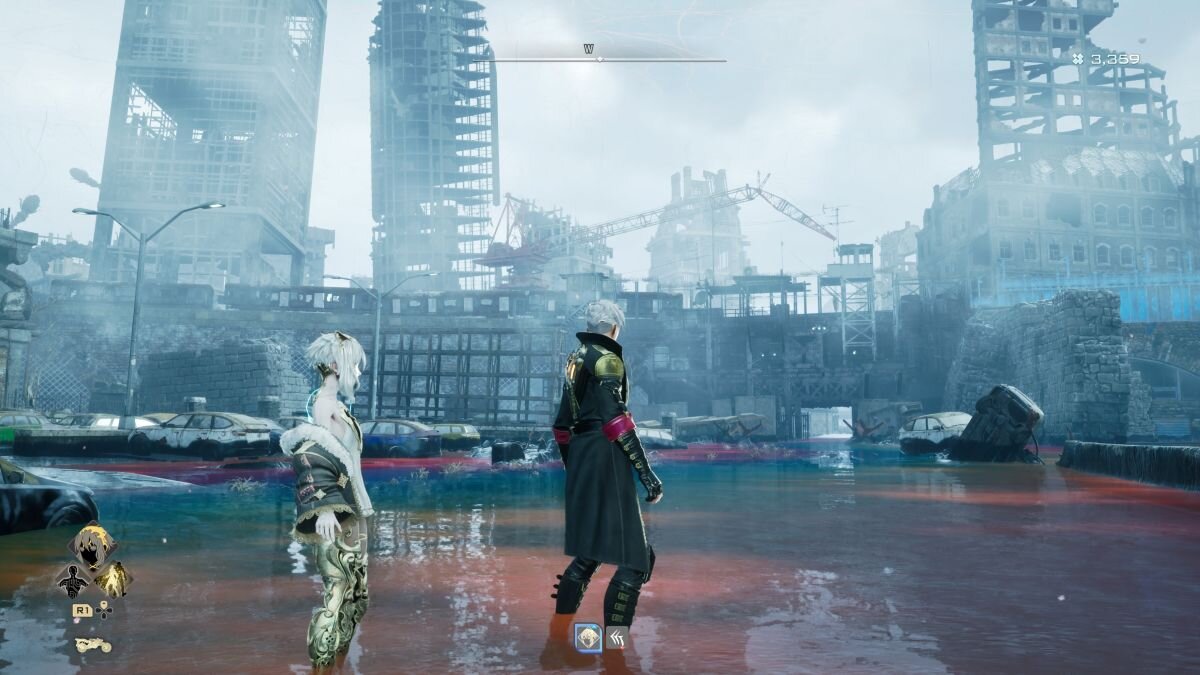This screenshot has width=1200, height=675.
Task: Click the compass bar at the top
Action: point(600,59)
